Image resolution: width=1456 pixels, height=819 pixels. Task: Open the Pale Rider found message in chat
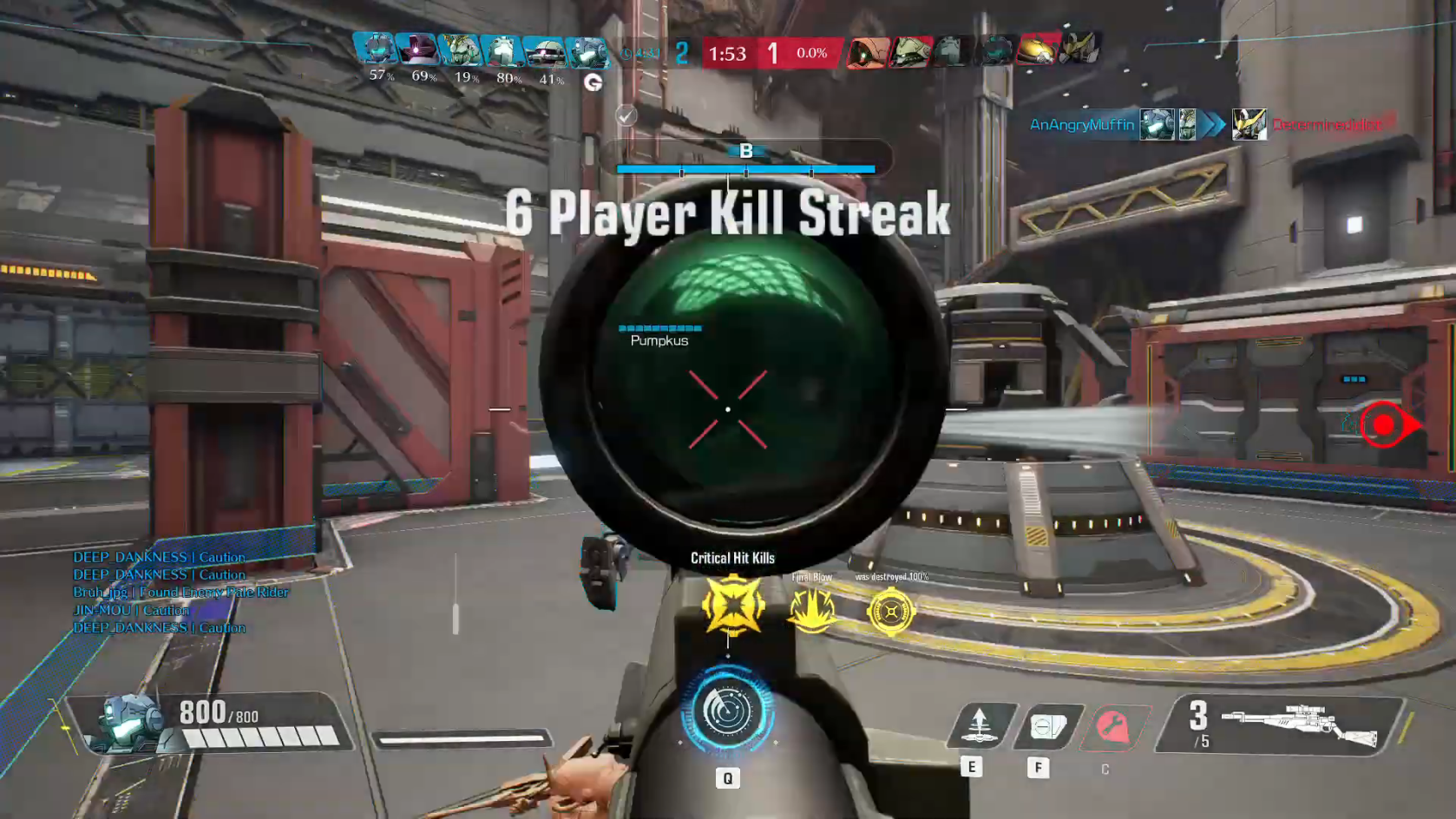pyautogui.click(x=180, y=592)
